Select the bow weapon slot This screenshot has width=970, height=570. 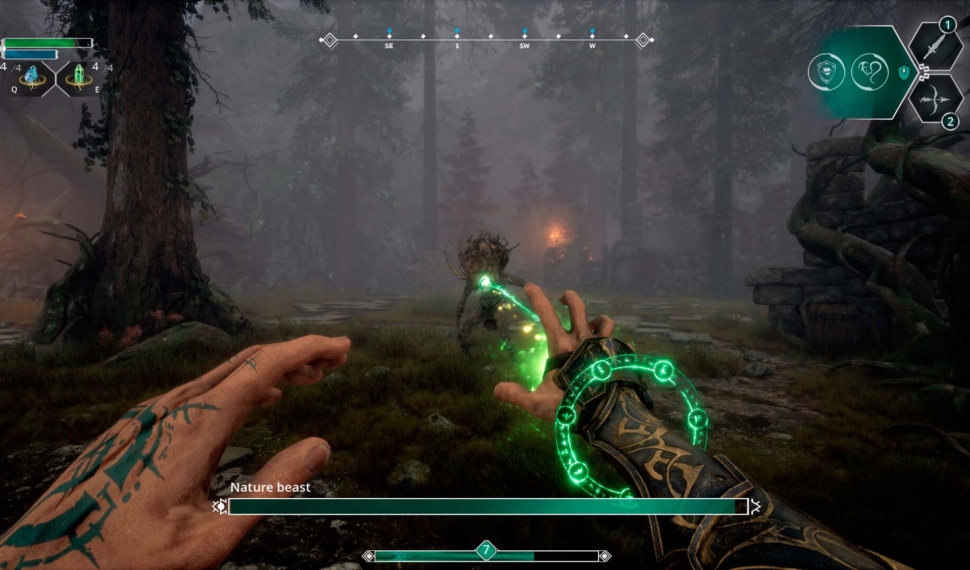[935, 97]
